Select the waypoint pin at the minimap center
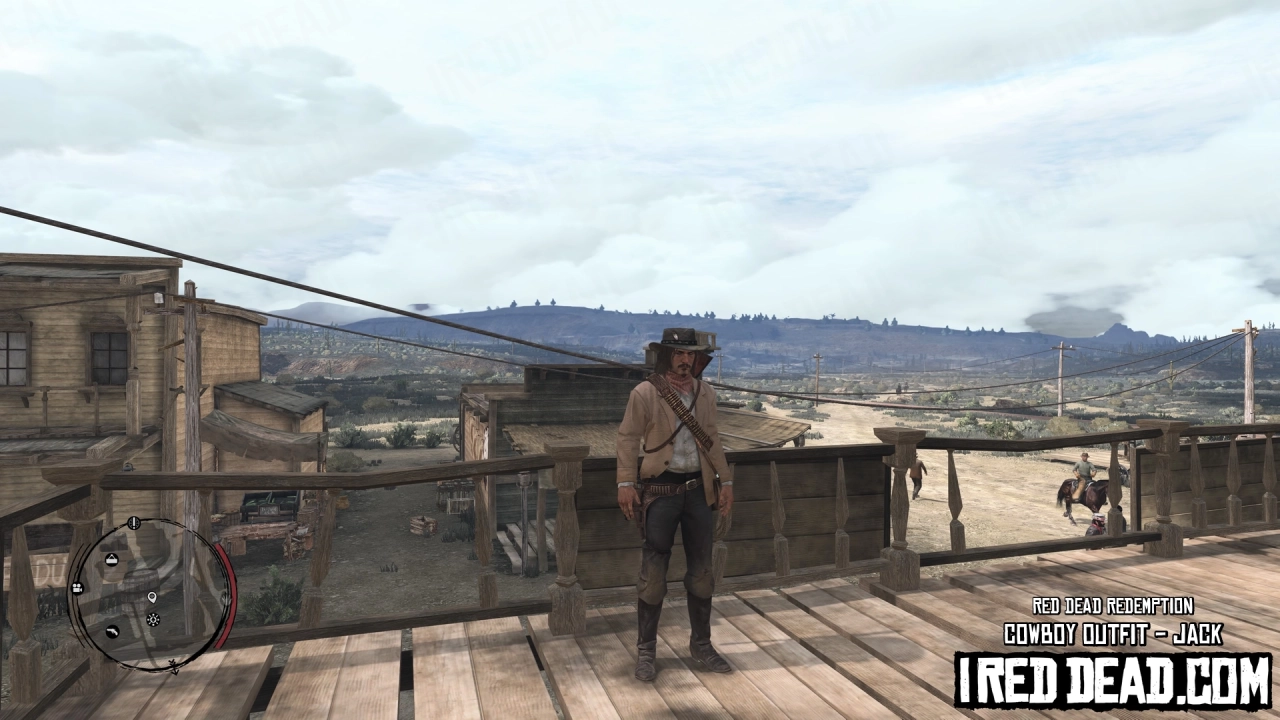Image resolution: width=1280 pixels, height=720 pixels. 152,599
